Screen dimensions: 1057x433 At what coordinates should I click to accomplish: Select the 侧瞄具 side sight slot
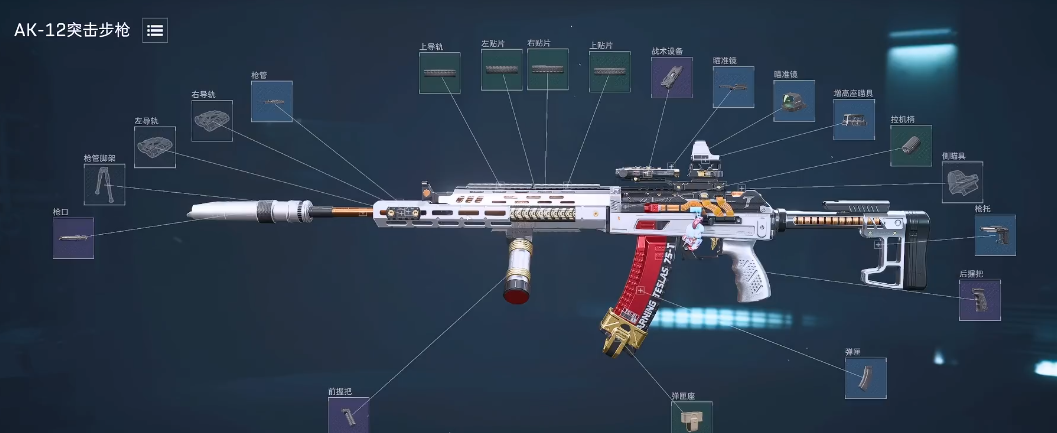(x=962, y=182)
